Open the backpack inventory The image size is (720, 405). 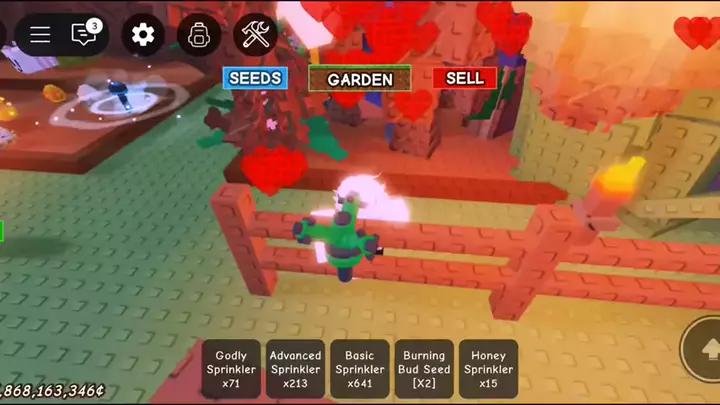coord(199,35)
